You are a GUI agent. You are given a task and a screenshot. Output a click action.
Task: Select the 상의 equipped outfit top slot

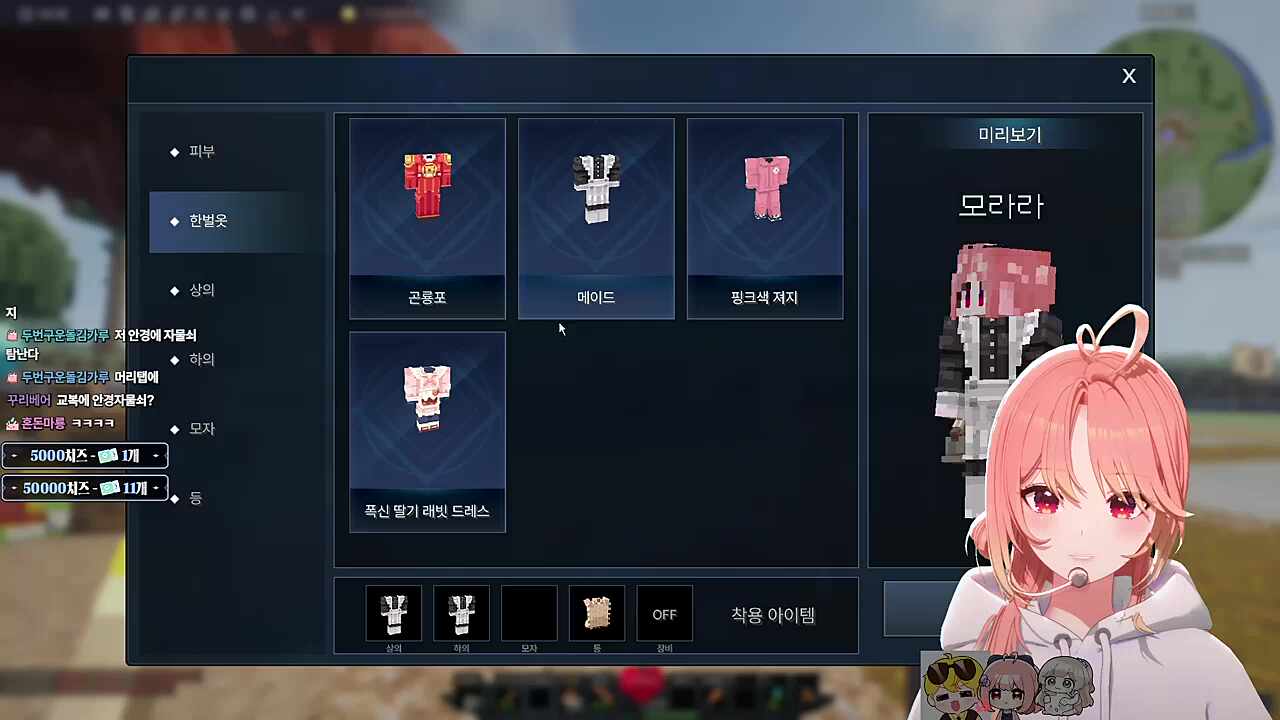click(x=394, y=612)
